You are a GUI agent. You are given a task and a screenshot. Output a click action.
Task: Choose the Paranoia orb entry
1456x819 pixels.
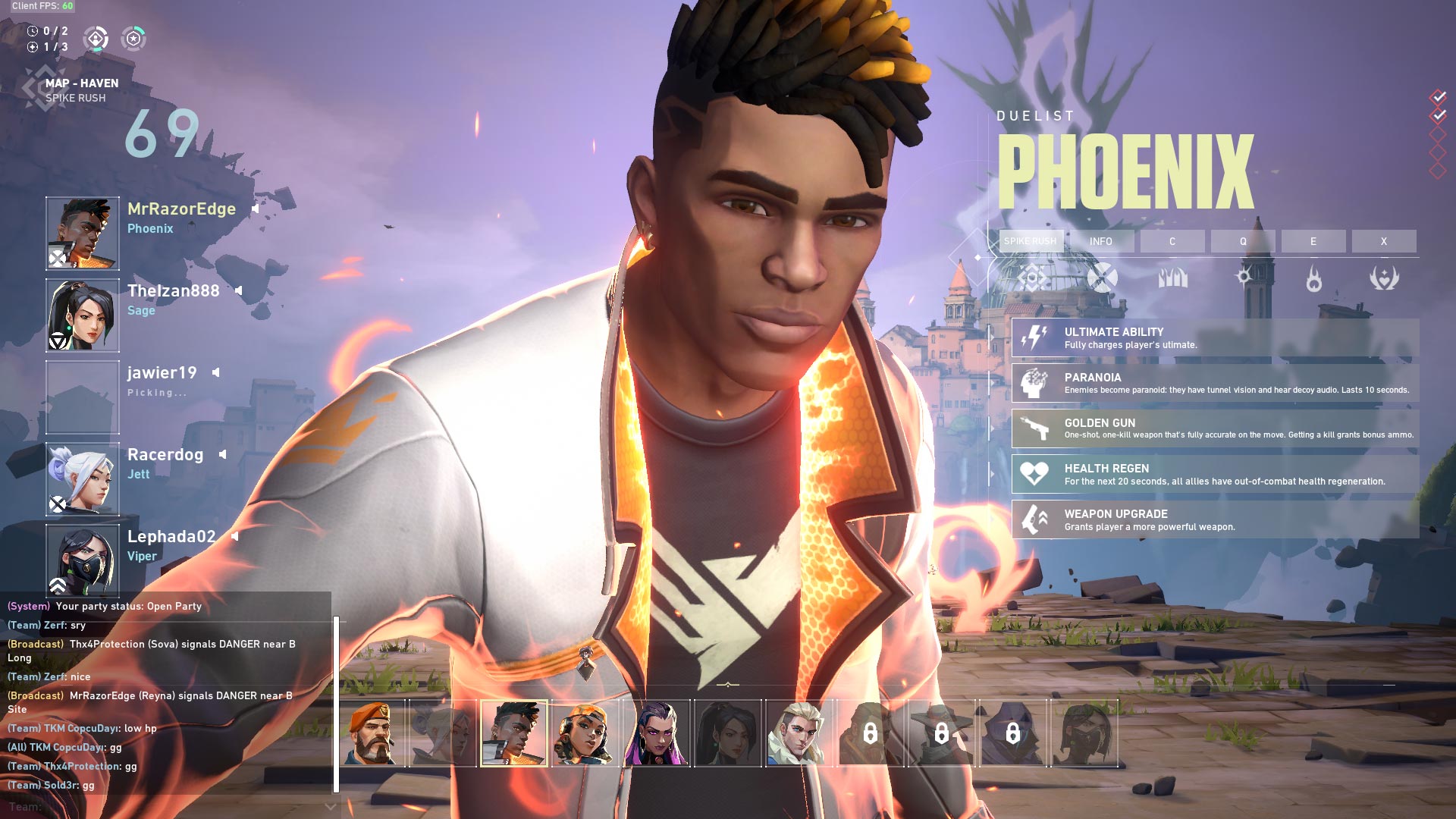1215,383
